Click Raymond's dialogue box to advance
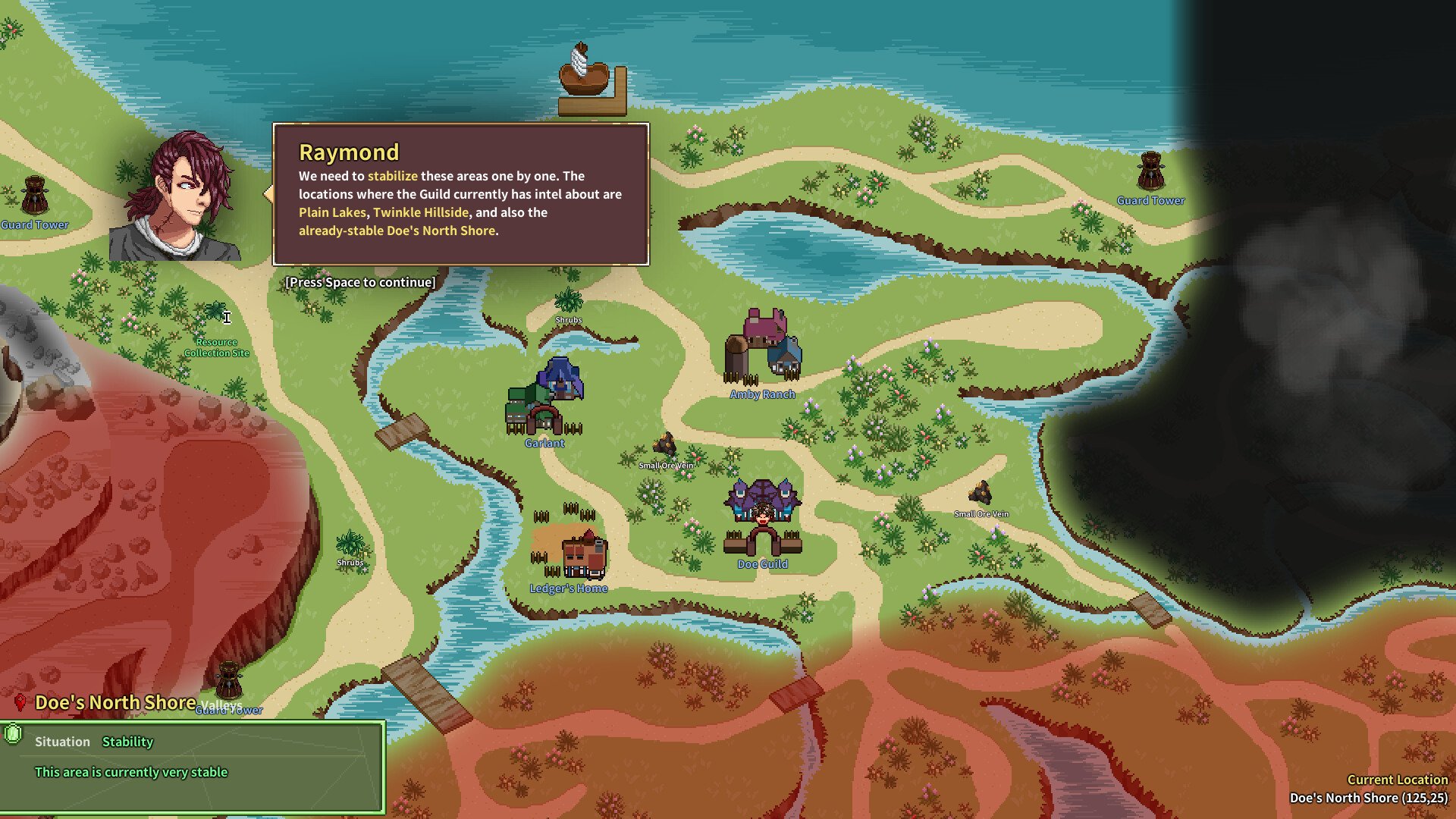 pos(460,195)
